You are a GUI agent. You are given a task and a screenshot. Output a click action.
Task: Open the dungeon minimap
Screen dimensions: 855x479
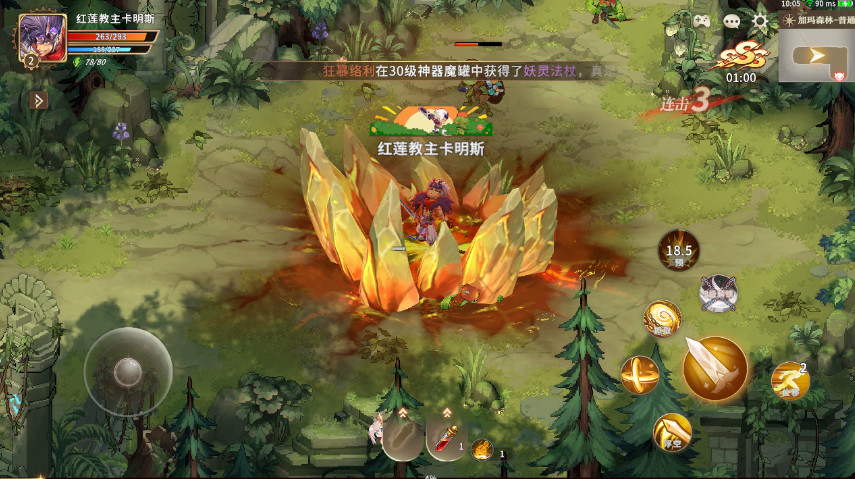pyautogui.click(x=816, y=55)
